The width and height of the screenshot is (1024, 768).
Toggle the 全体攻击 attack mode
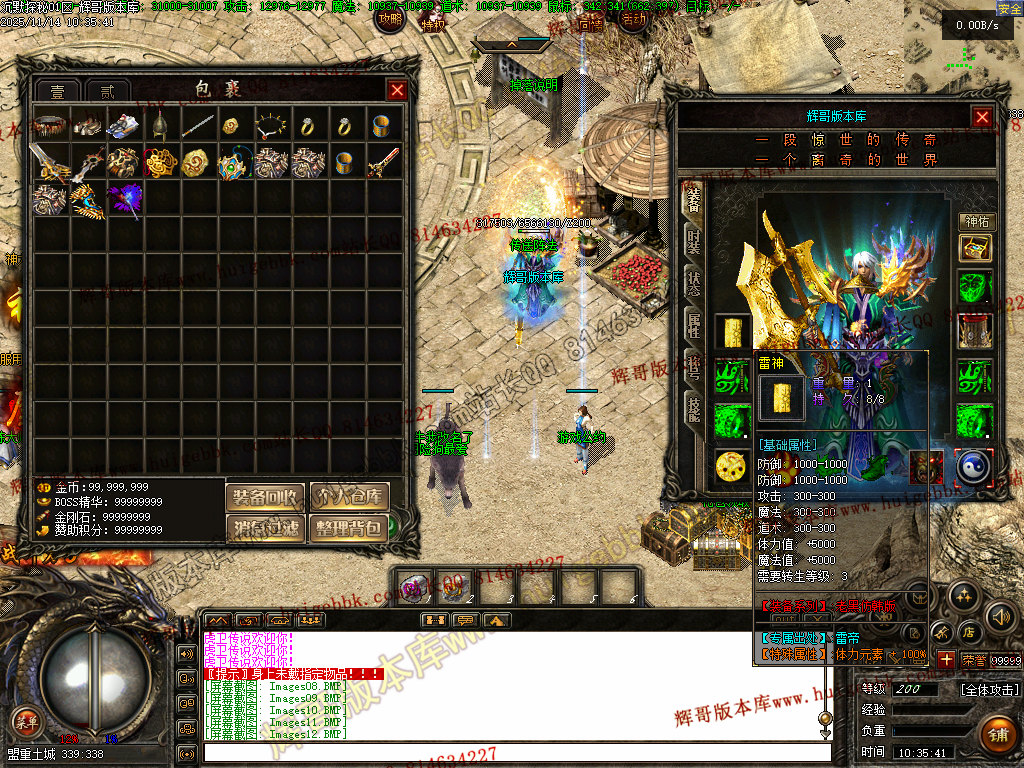[989, 690]
